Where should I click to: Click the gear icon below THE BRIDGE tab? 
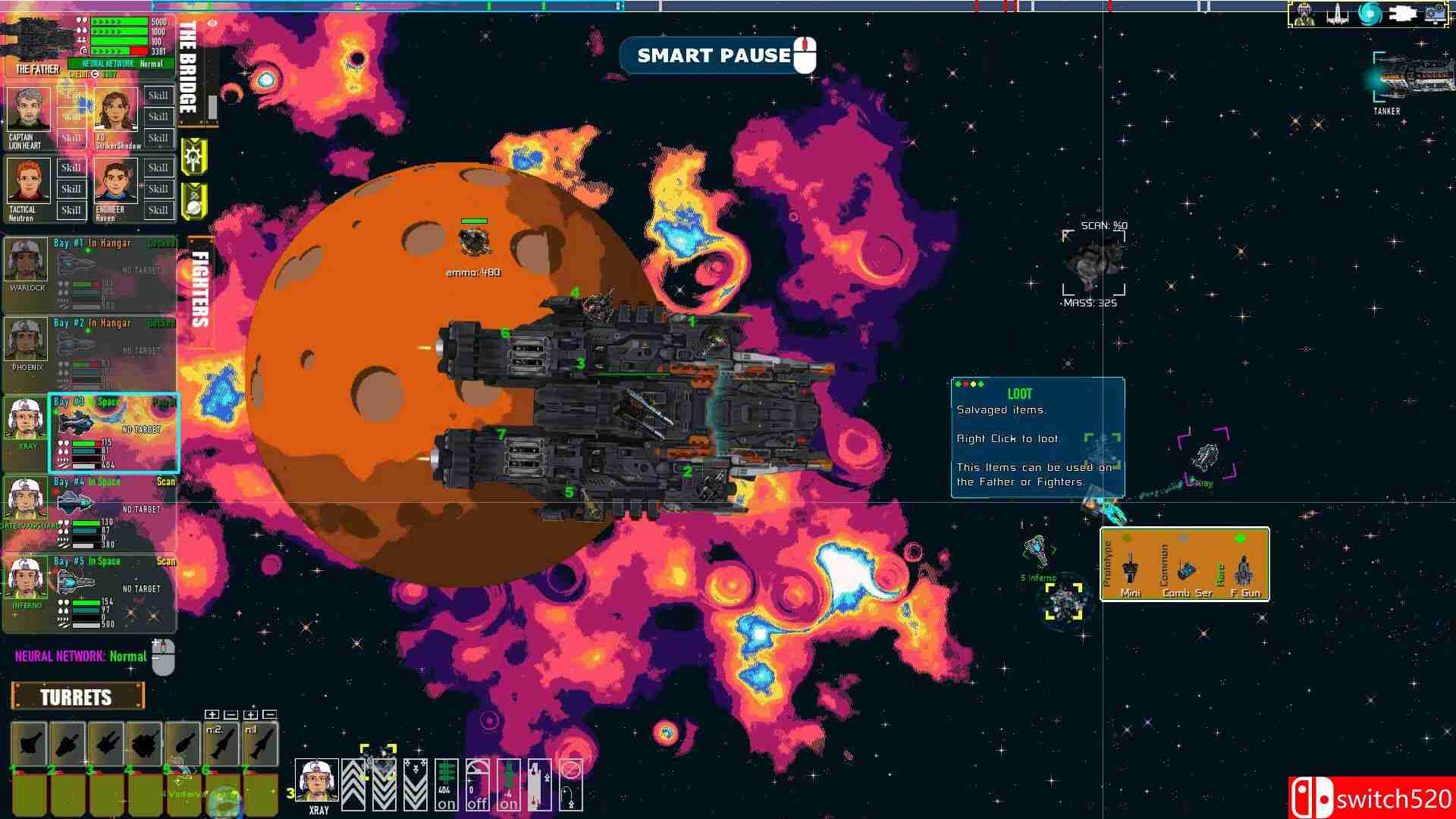pos(194,157)
